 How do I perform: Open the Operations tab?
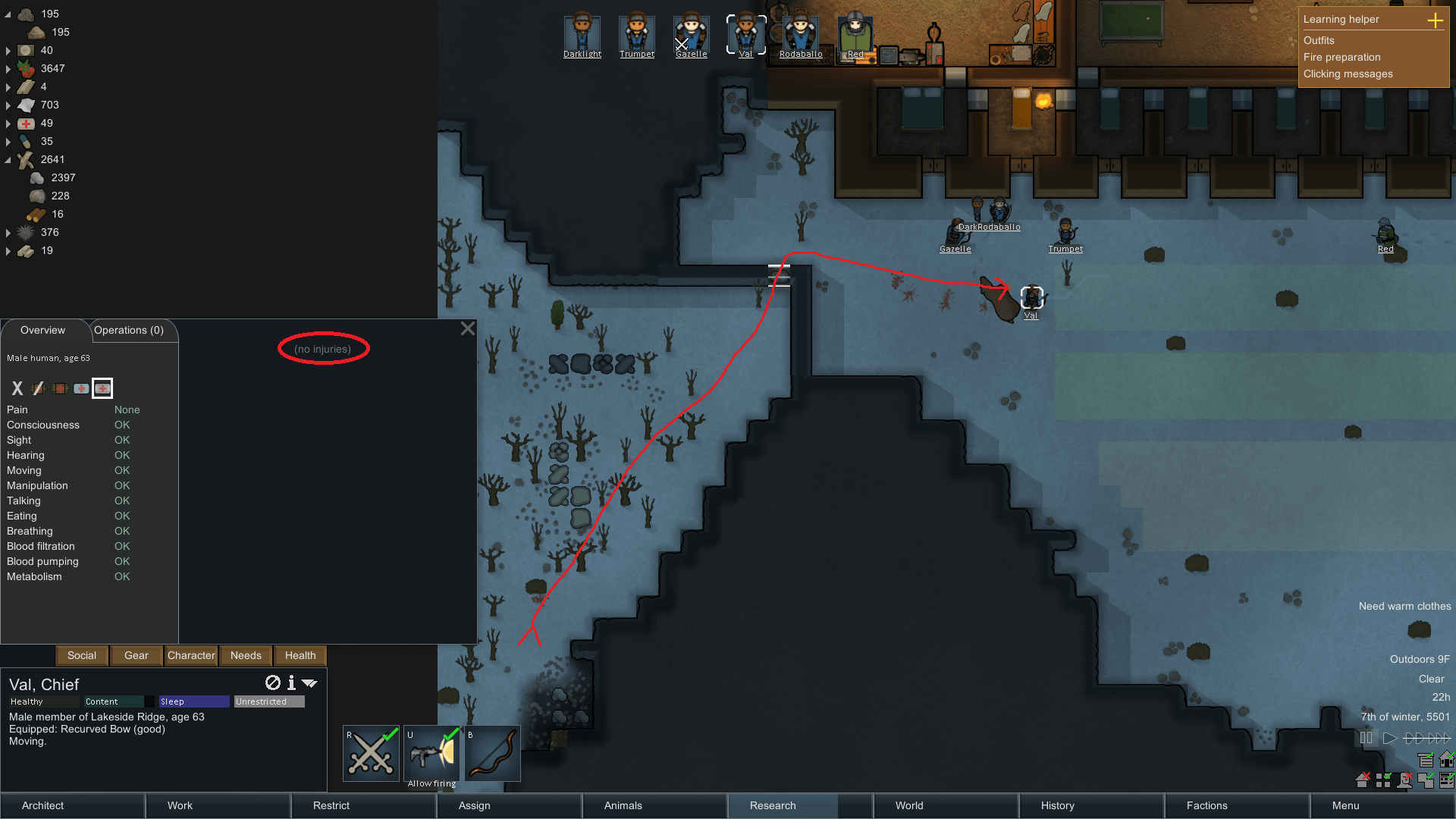pyautogui.click(x=130, y=330)
